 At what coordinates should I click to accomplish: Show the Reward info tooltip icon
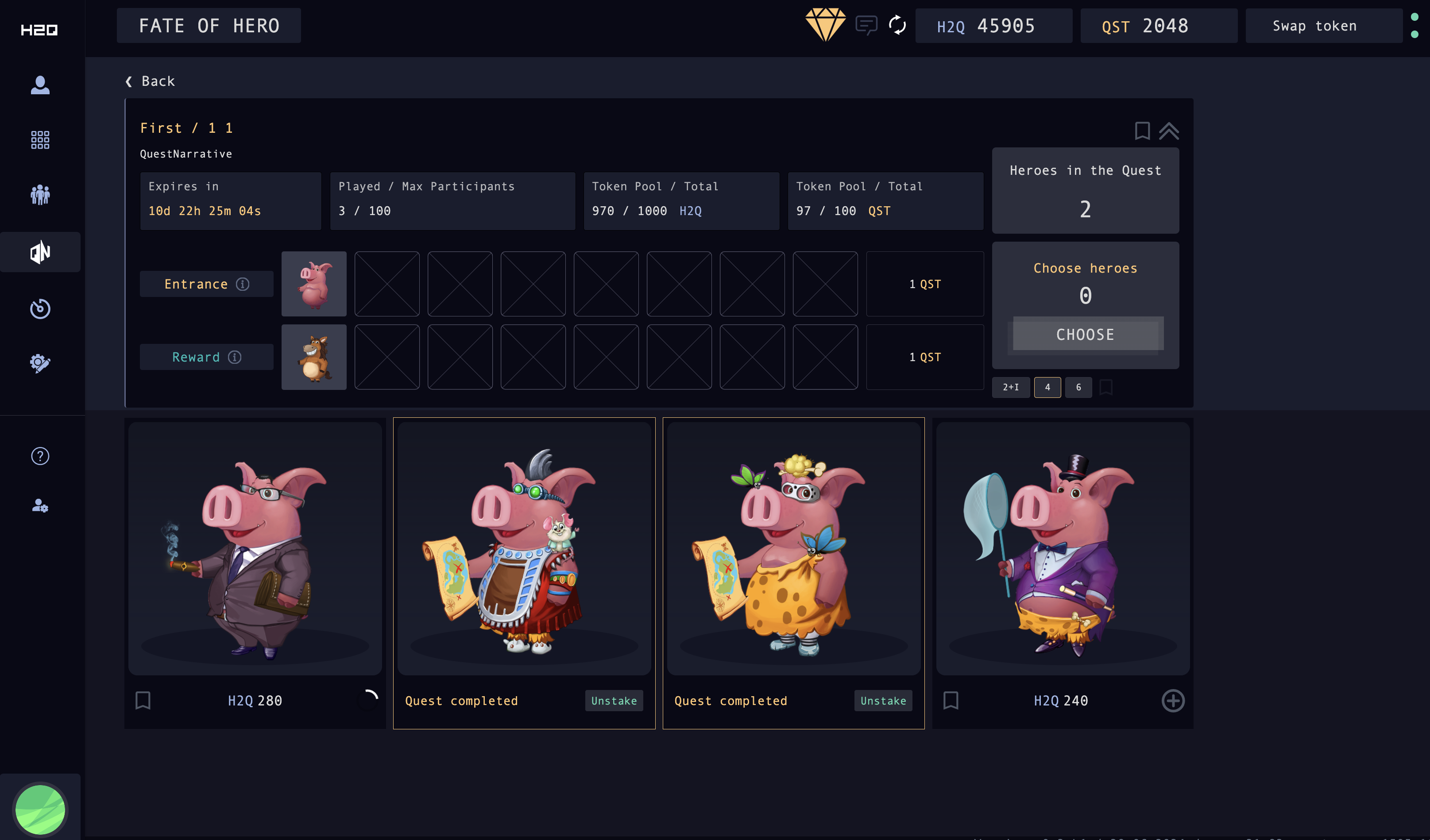point(235,357)
